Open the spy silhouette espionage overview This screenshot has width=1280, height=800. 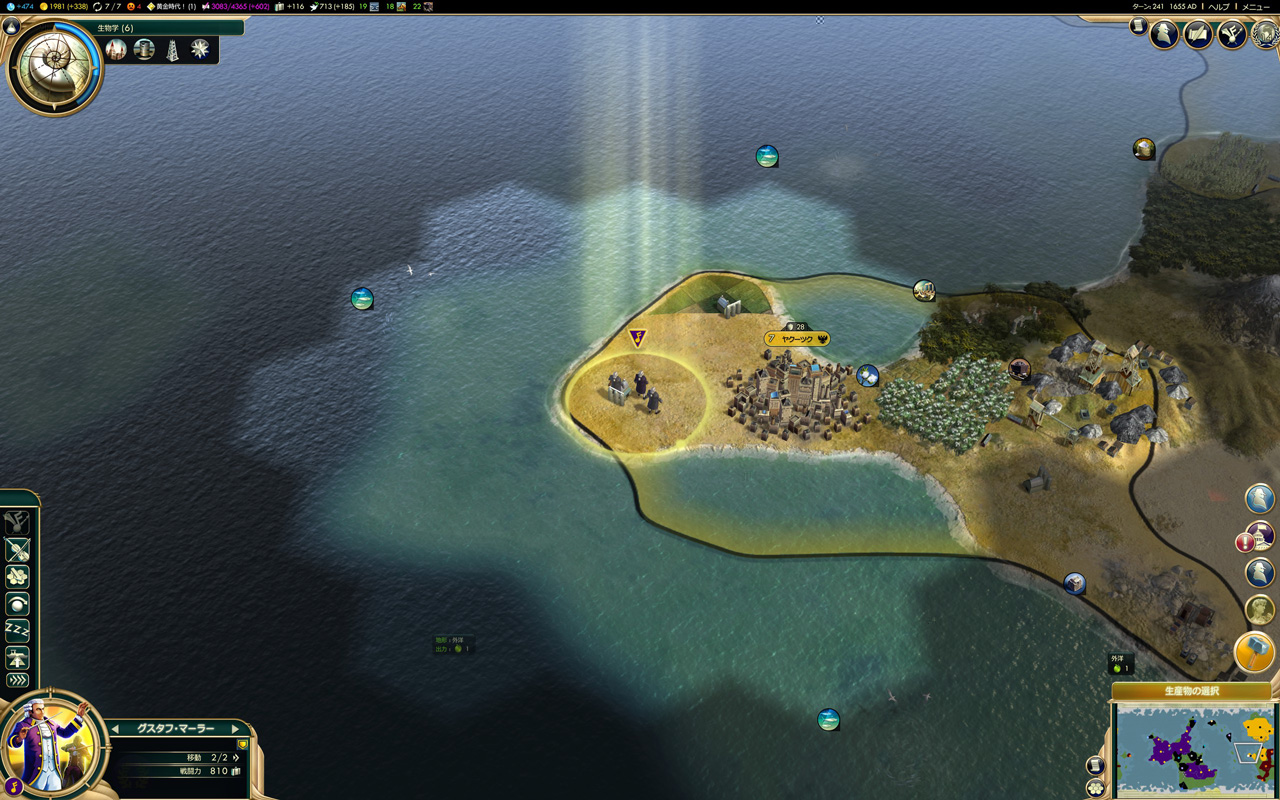click(1164, 35)
